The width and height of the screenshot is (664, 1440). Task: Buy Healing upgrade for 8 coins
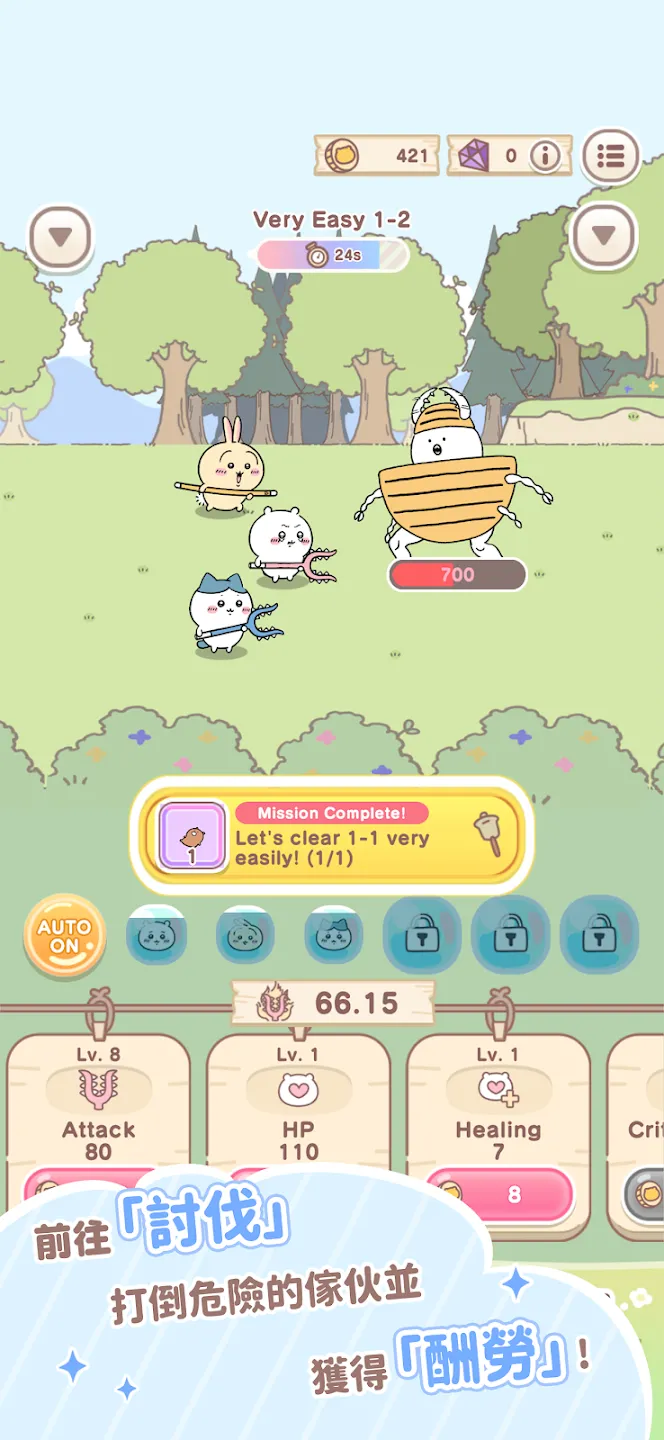pos(500,1194)
